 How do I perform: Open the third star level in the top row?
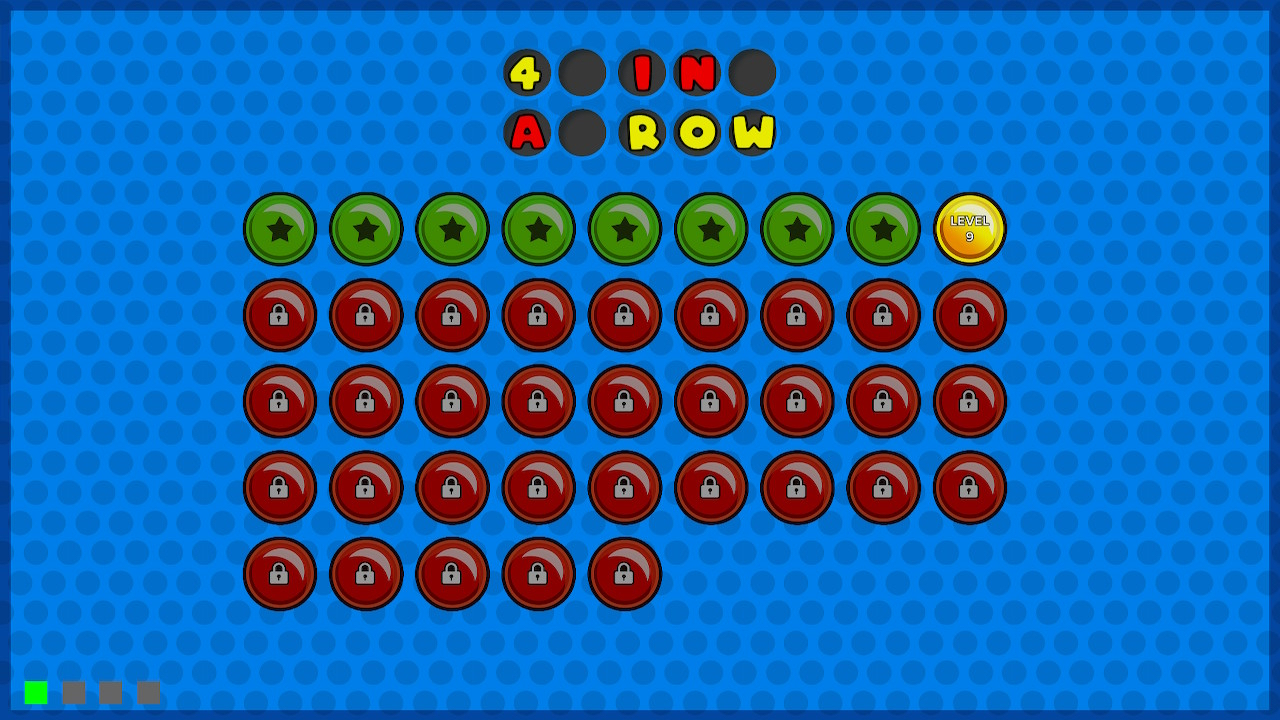[452, 229]
